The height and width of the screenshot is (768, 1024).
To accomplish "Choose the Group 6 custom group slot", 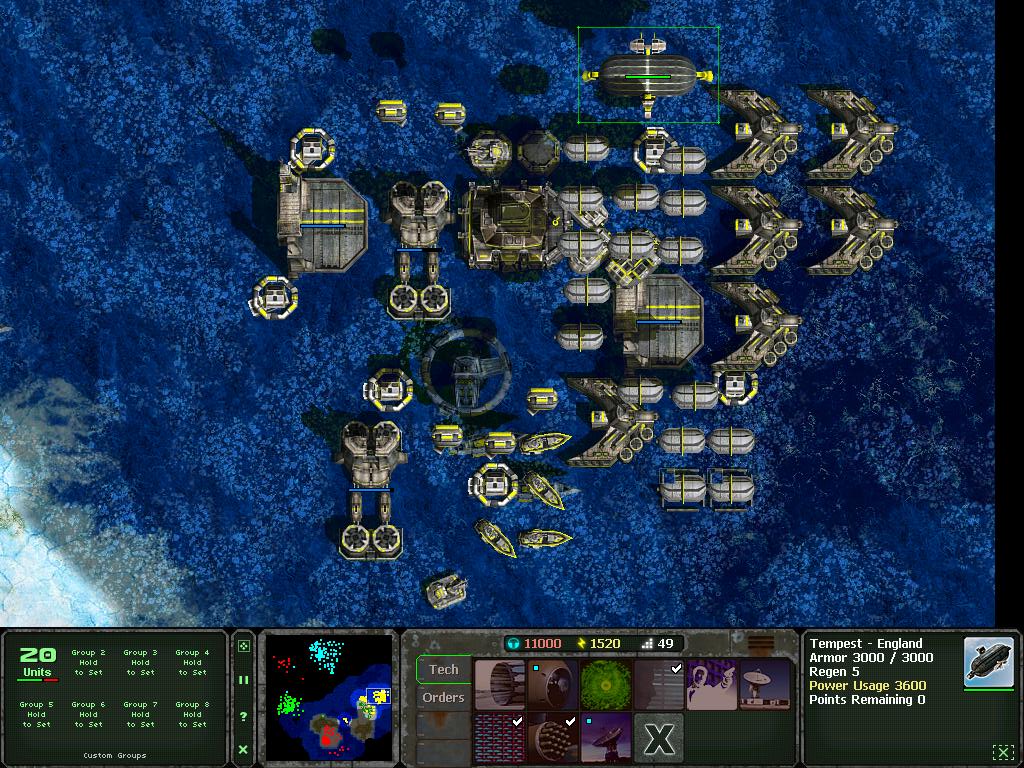I will (x=88, y=714).
